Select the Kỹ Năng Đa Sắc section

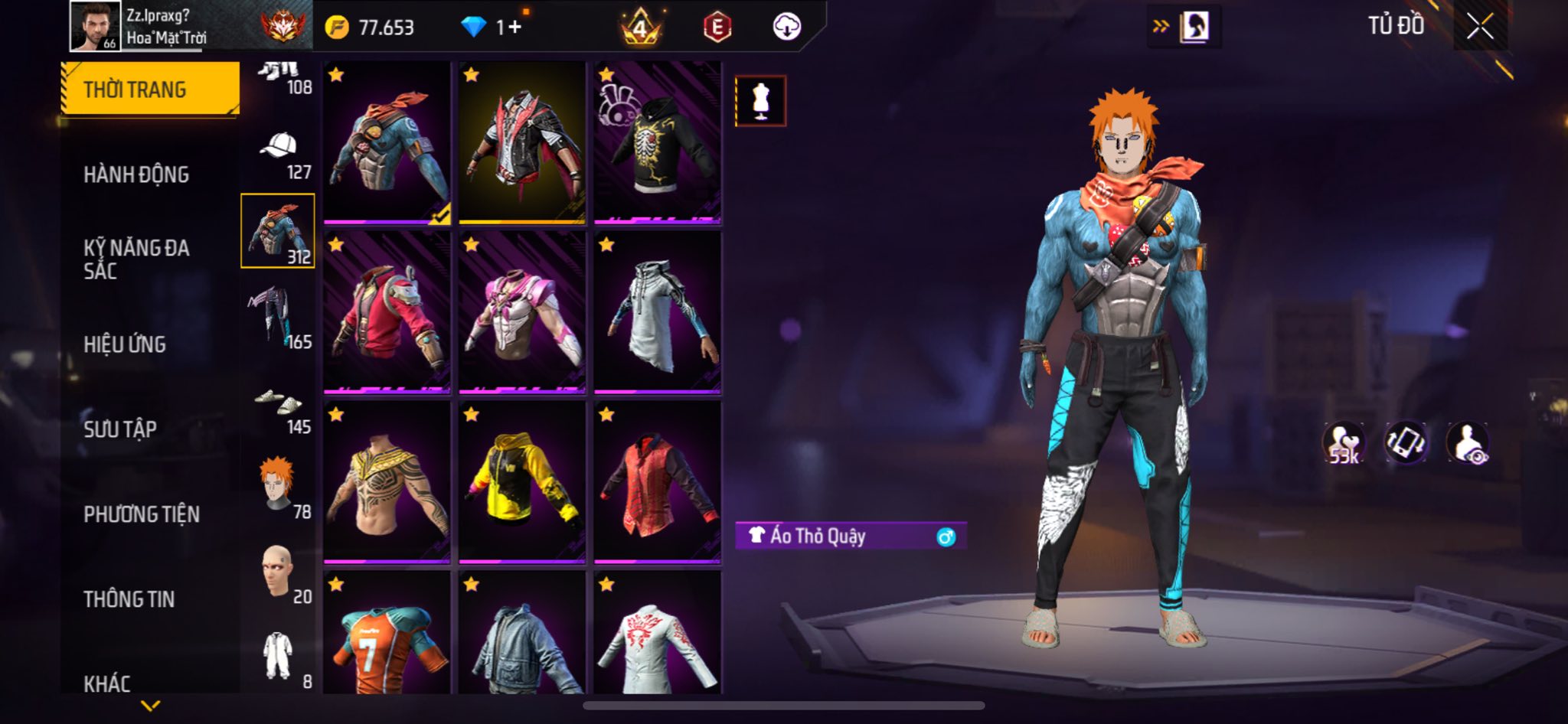[x=136, y=259]
